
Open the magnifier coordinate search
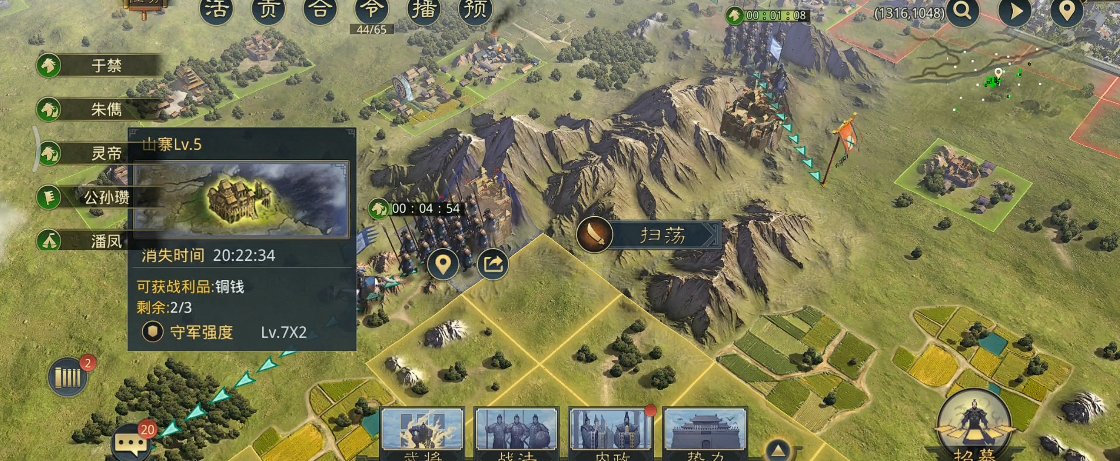coord(964,11)
